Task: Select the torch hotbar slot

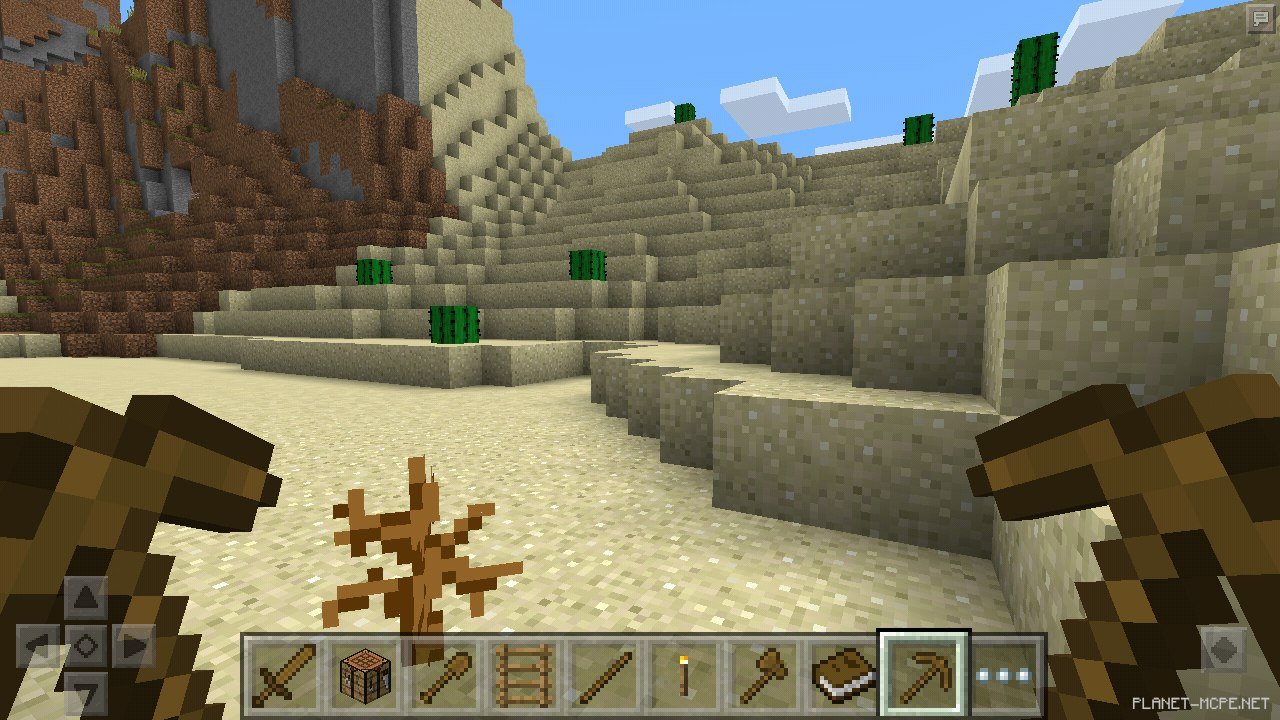Action: point(684,673)
